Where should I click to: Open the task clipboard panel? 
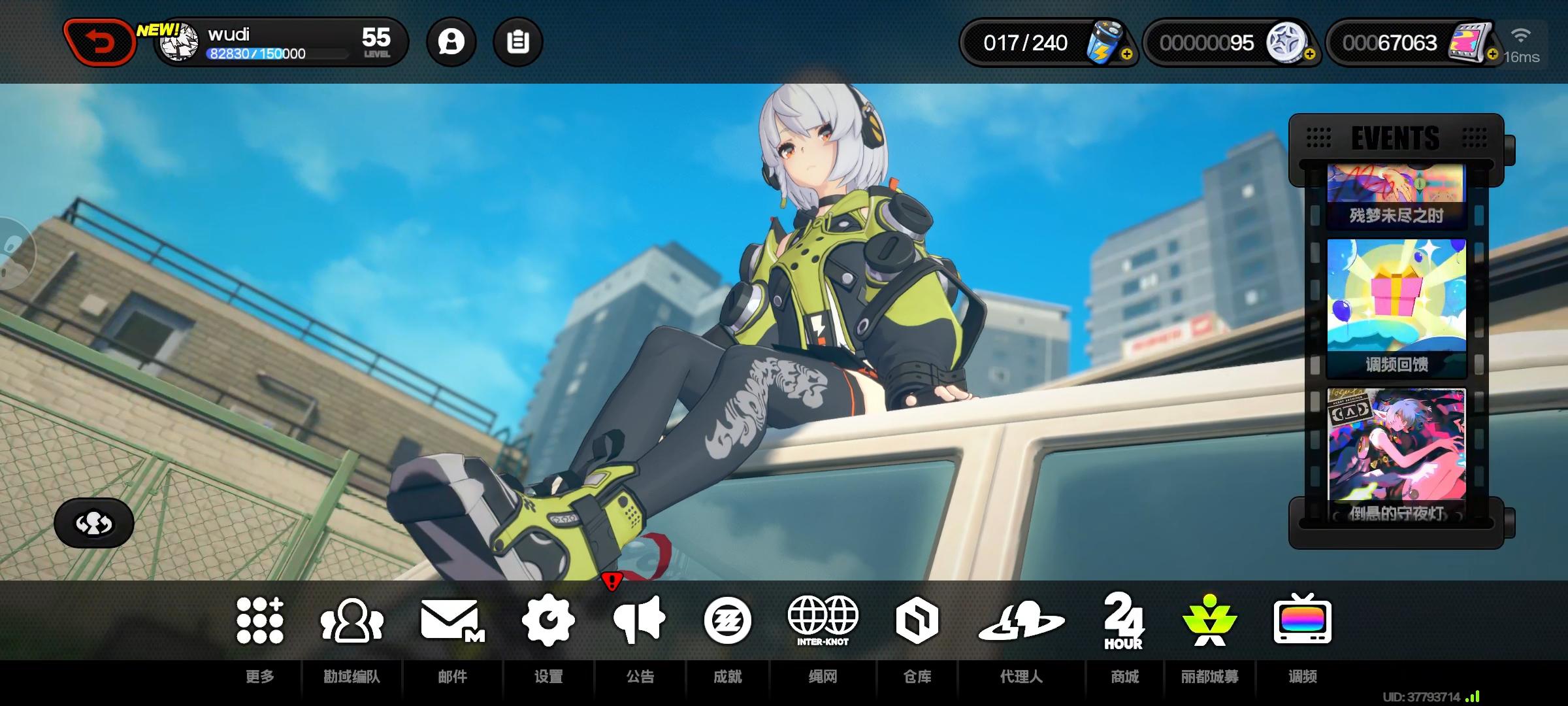518,41
